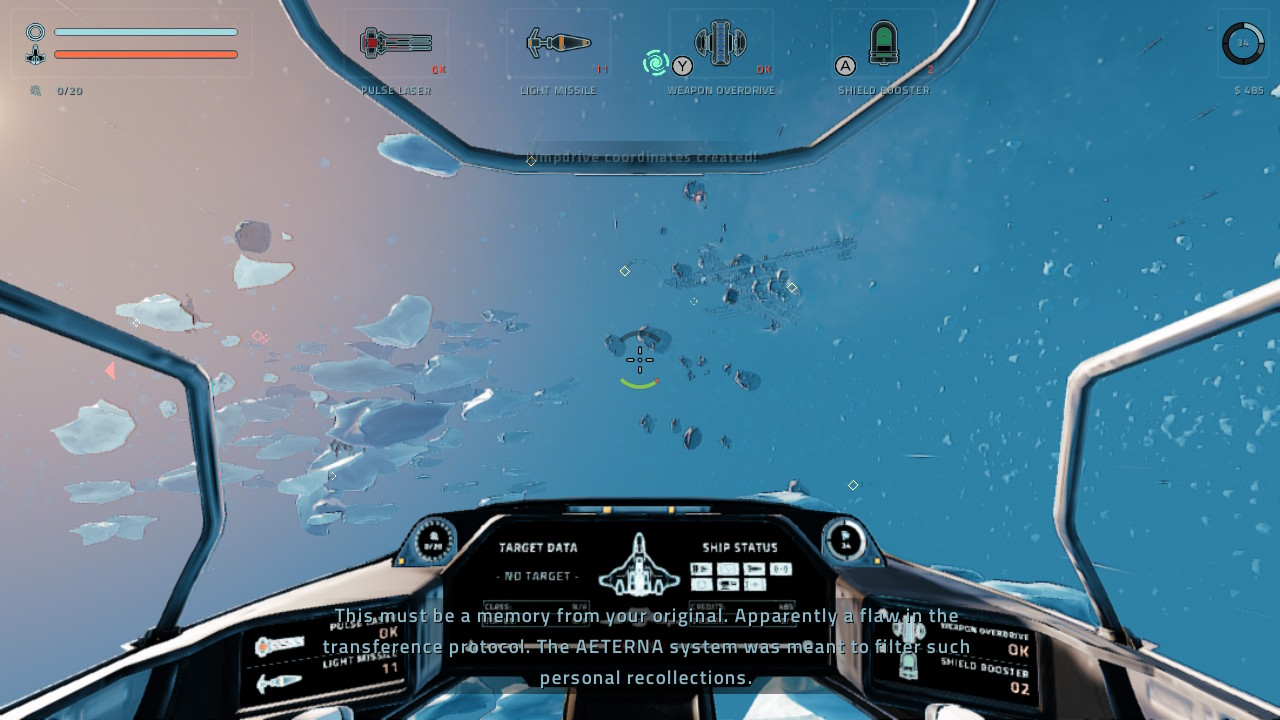Use the Shield Booster consumable icon
Image resolution: width=1280 pixels, height=720 pixels.
click(884, 43)
